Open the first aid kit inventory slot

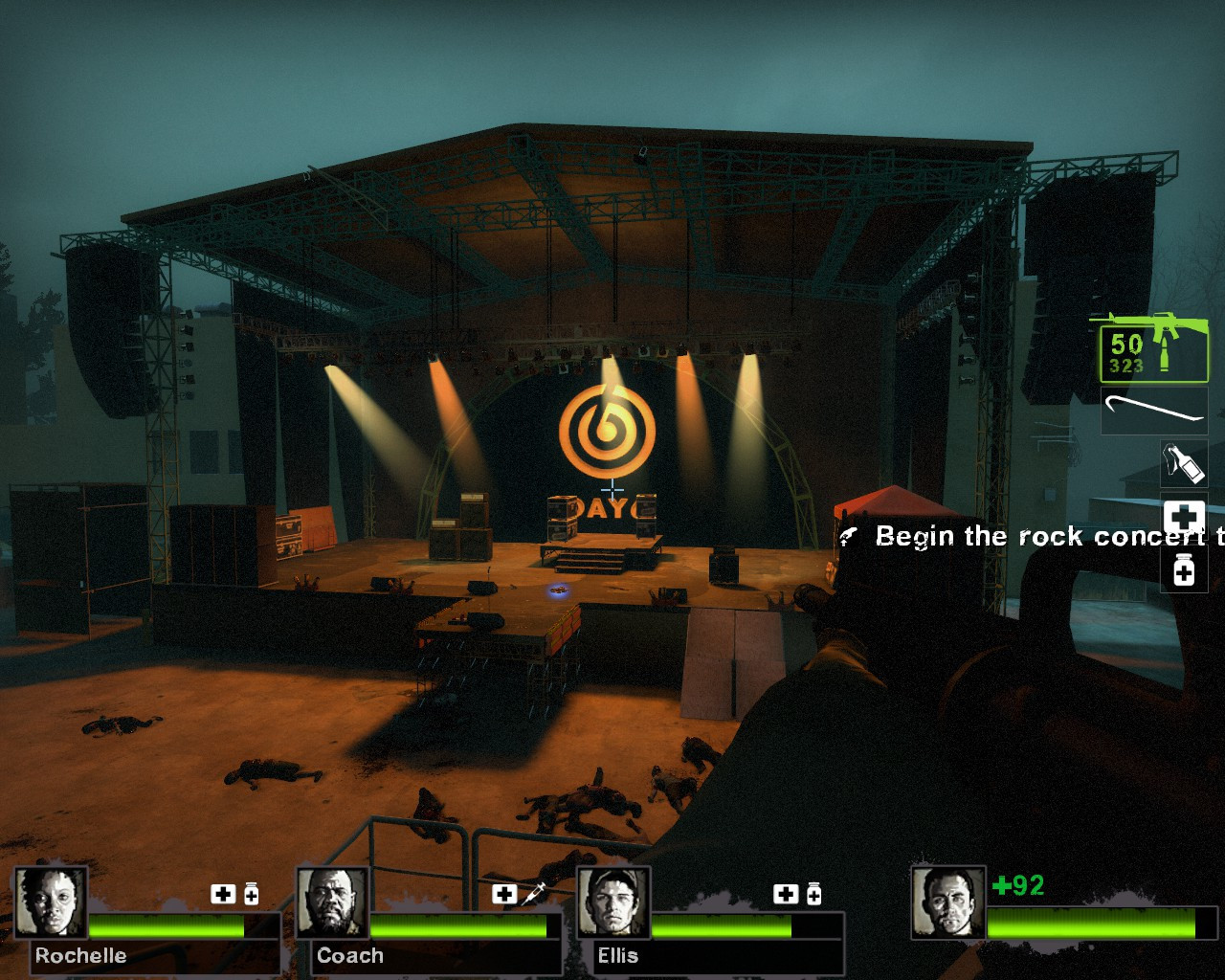(x=1184, y=518)
